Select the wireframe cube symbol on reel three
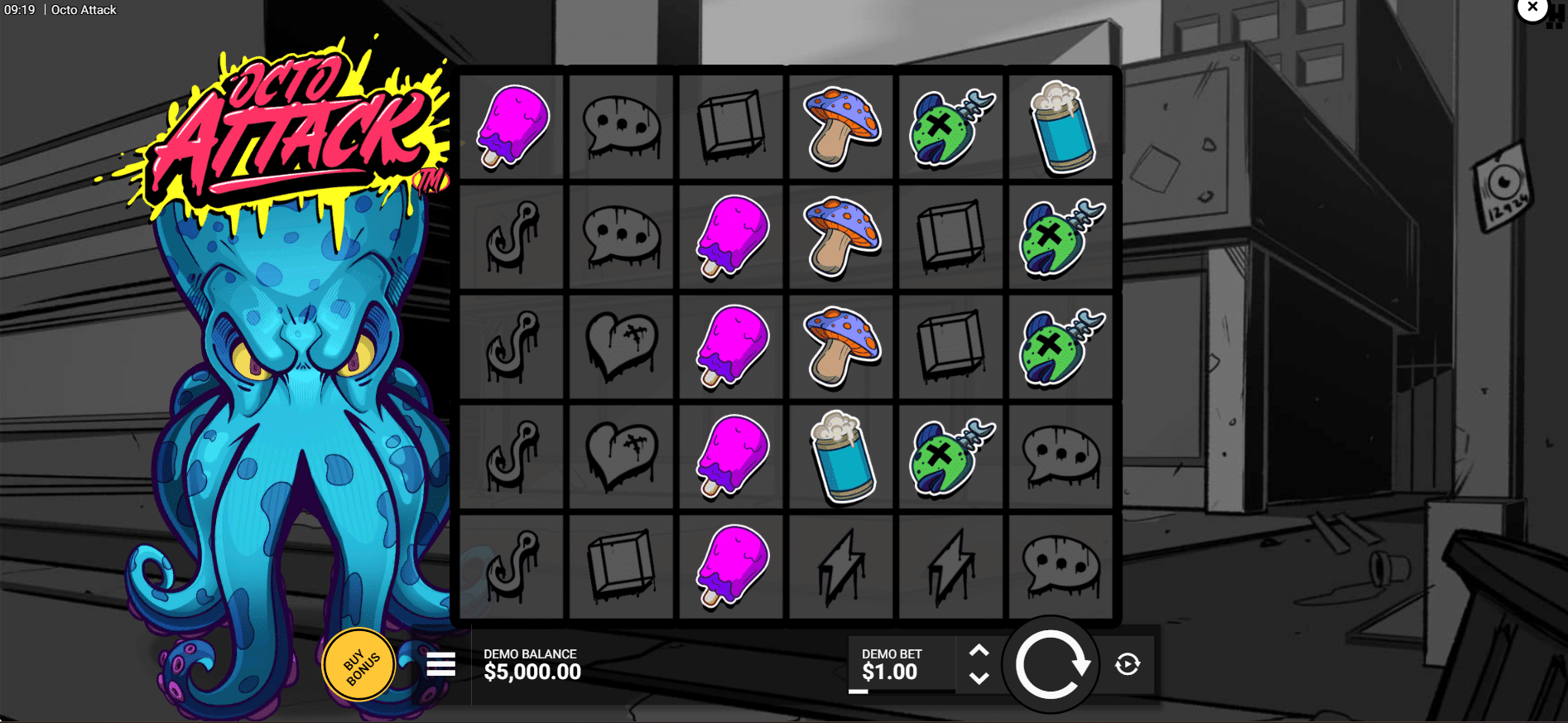The height and width of the screenshot is (723, 1568). click(730, 126)
